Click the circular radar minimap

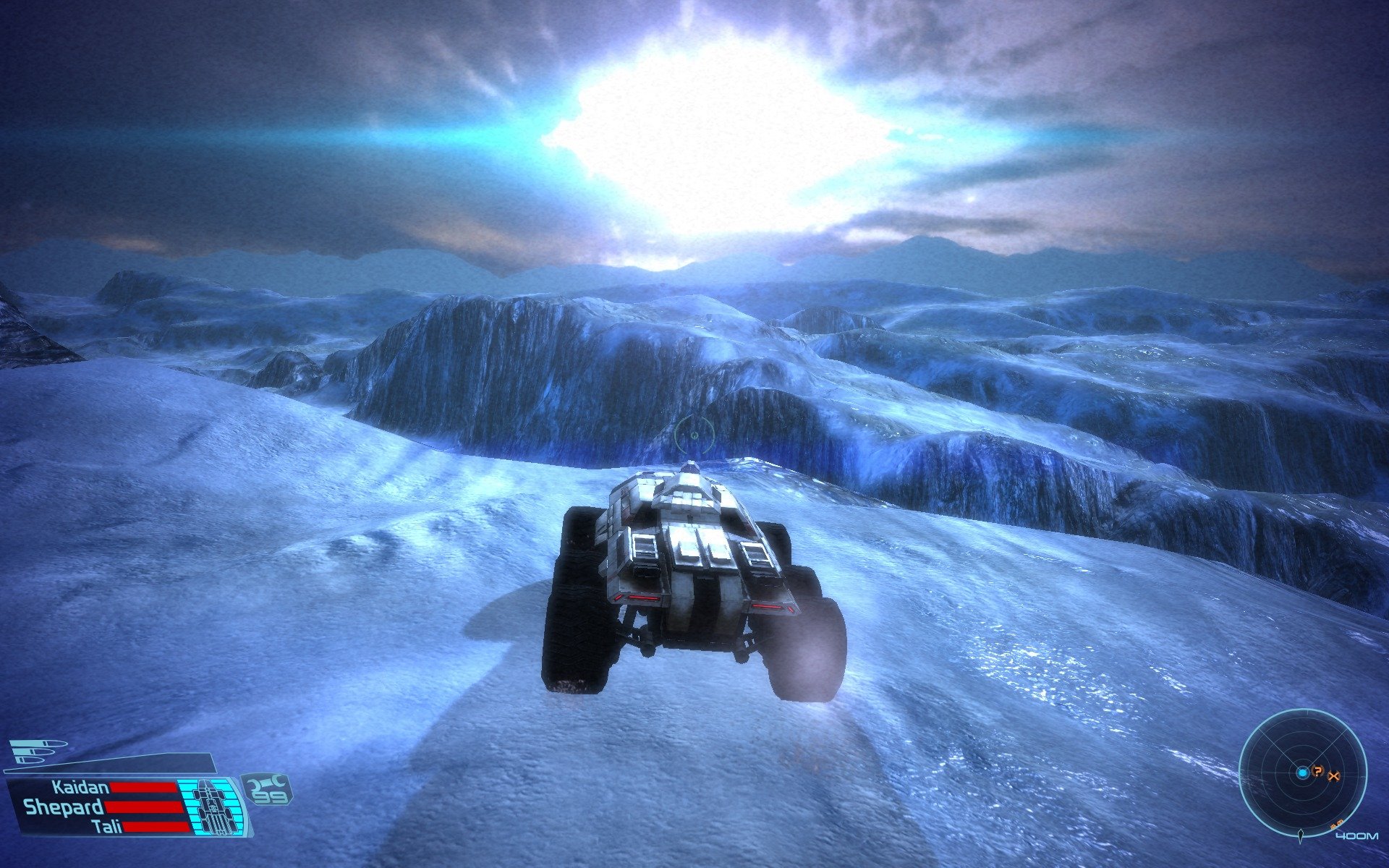[1302, 773]
